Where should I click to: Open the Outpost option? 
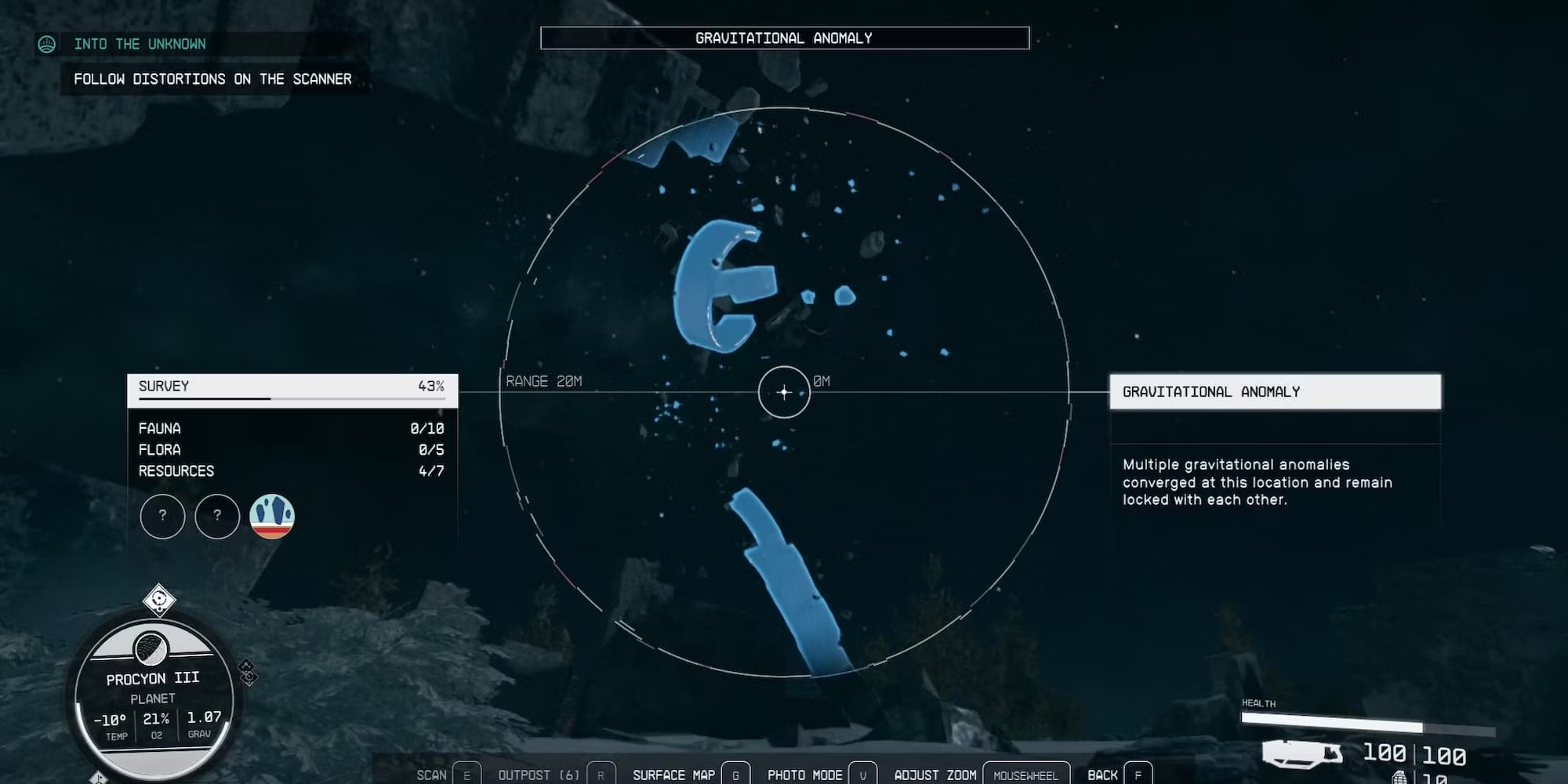[x=539, y=775]
